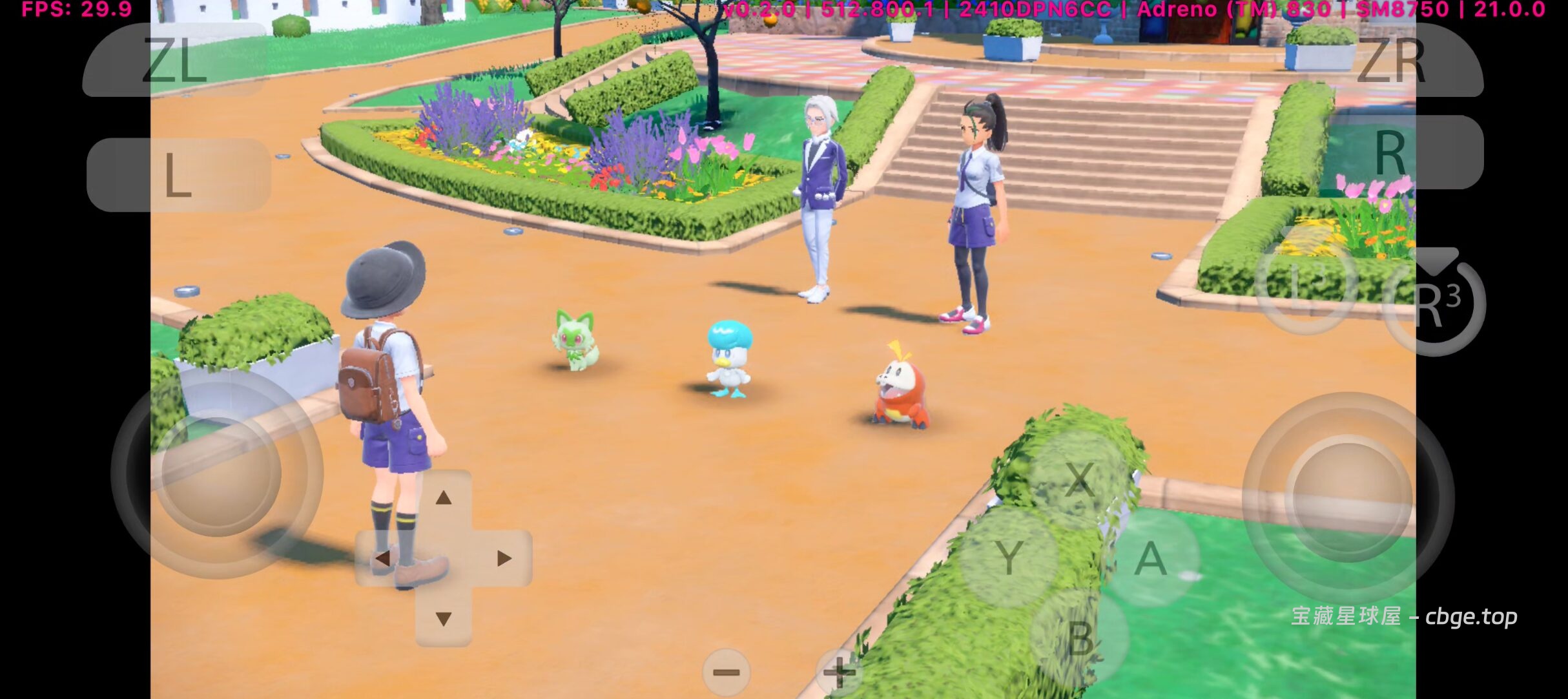
Task: Tap the ZL trigger button
Action: pyautogui.click(x=174, y=60)
